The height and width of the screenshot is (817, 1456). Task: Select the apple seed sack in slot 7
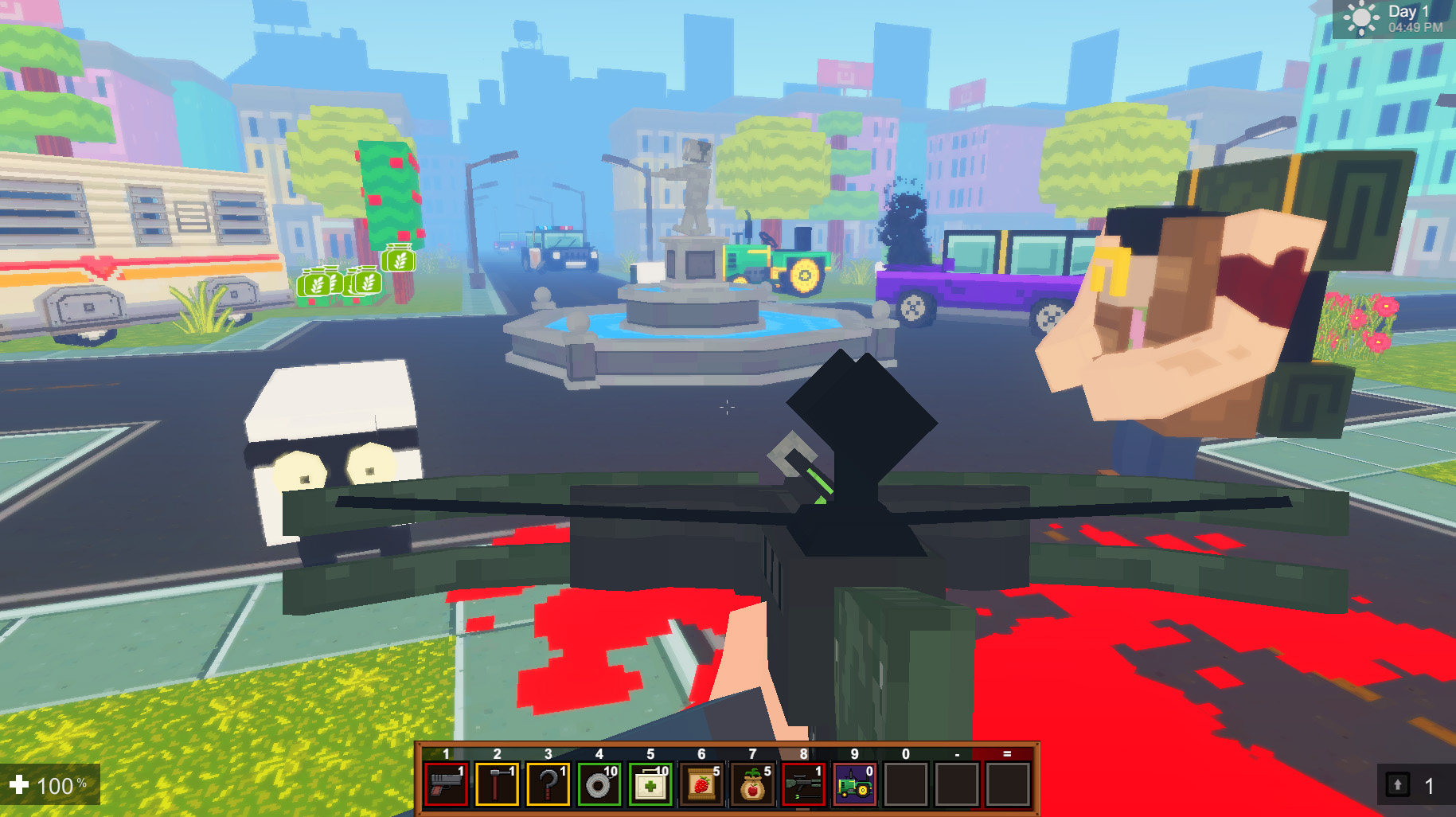tap(753, 784)
